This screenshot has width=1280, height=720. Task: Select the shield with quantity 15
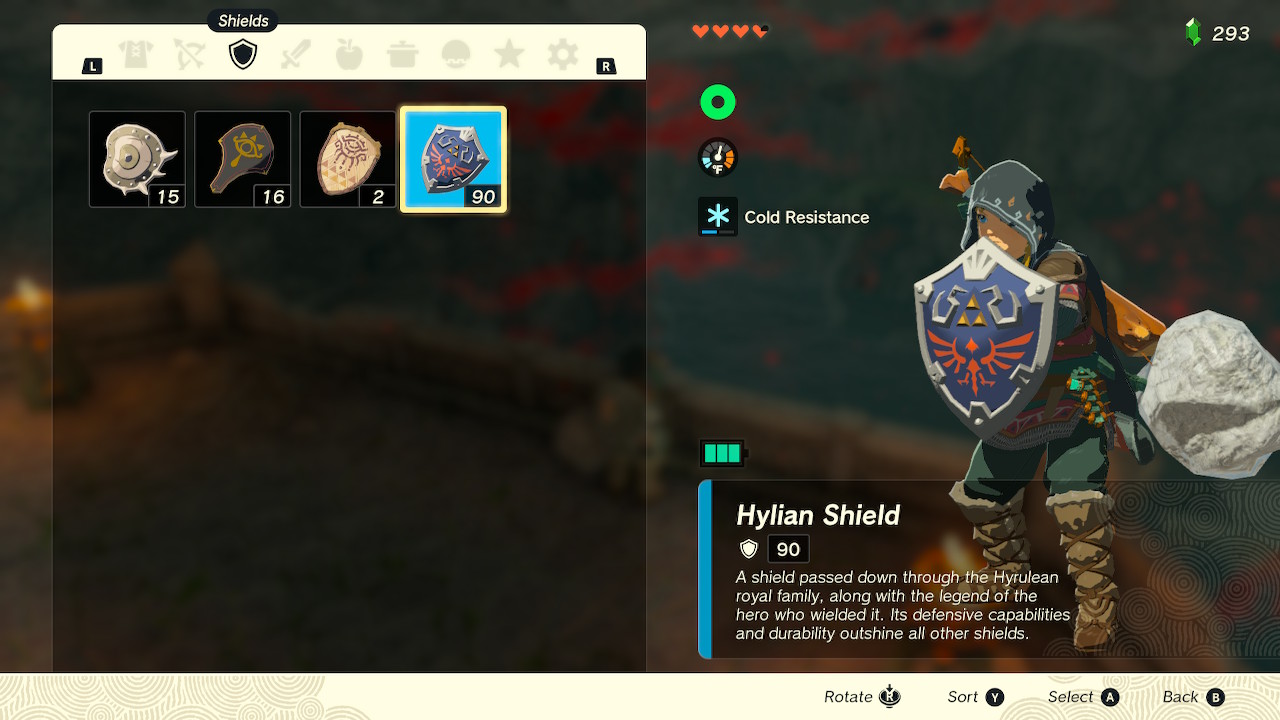pyautogui.click(x=137, y=159)
